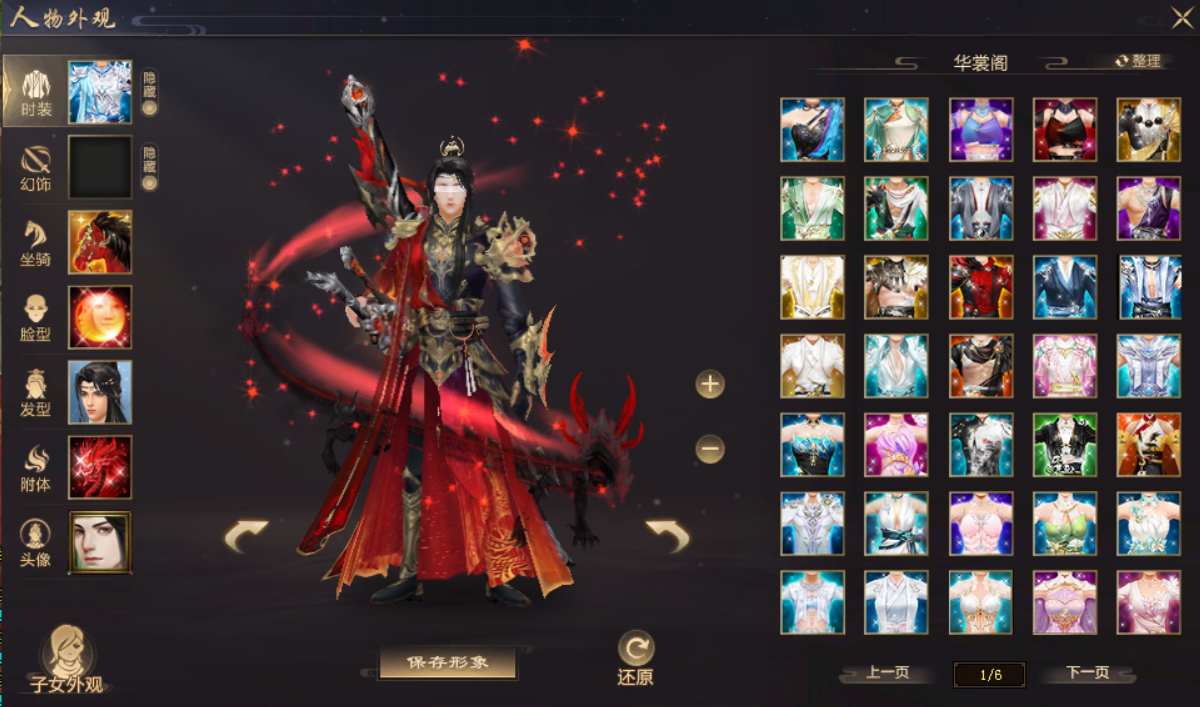Screen dimensions: 1200x707
Task: Select the 头像 avatar category
Action: (36, 543)
